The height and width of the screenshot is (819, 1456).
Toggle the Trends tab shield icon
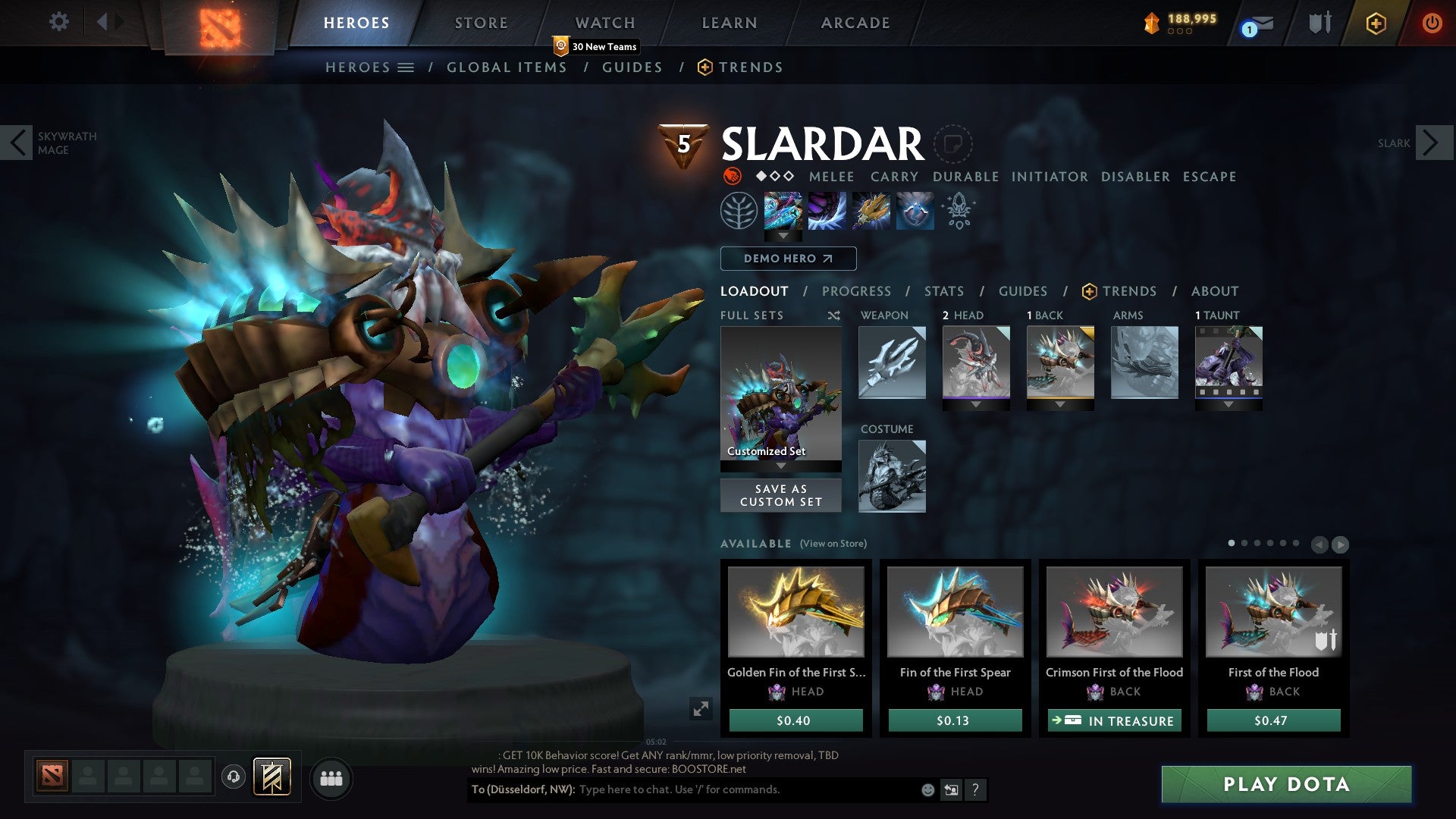pyautogui.click(x=1089, y=291)
